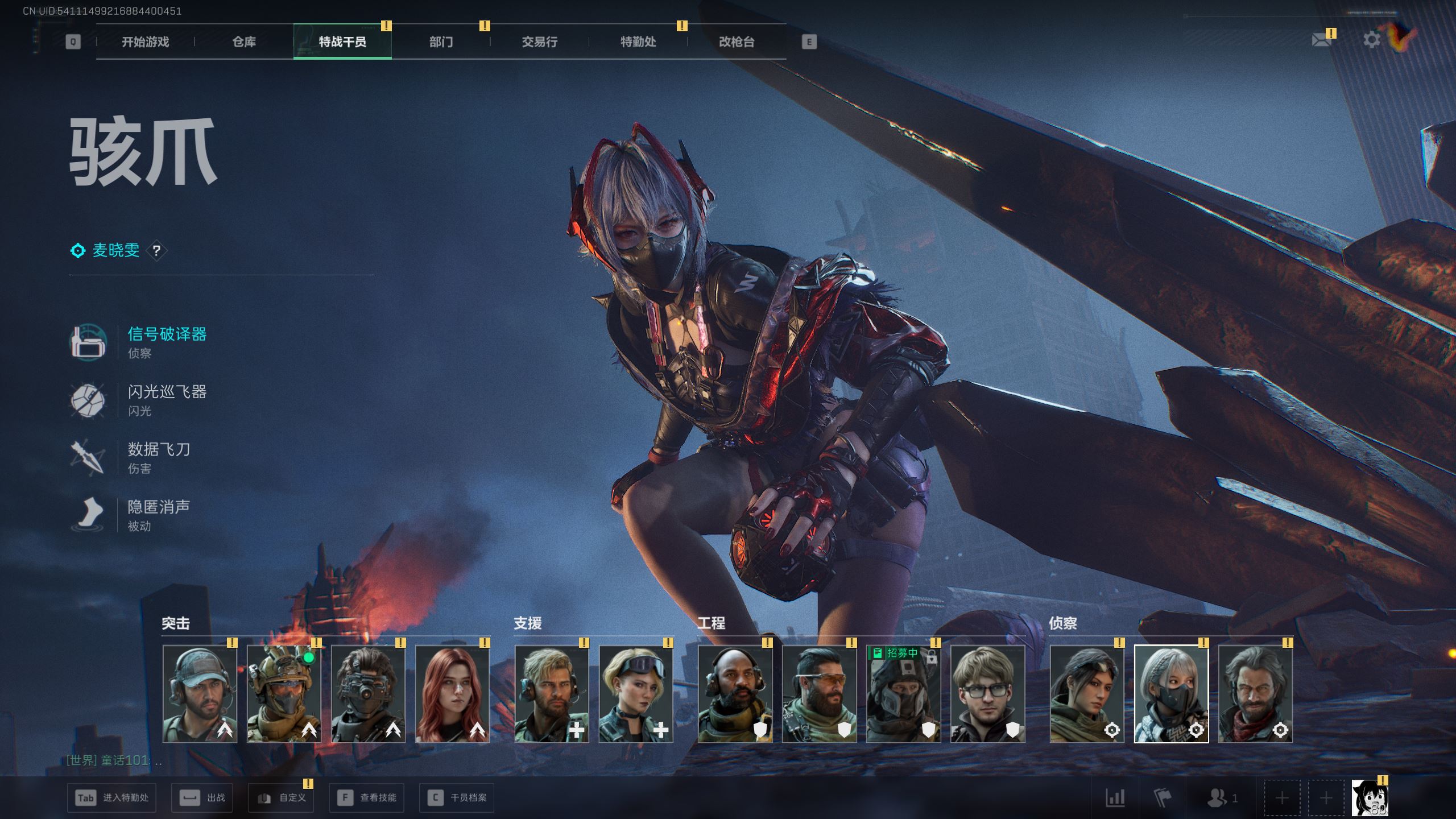The height and width of the screenshot is (819, 1456).
Task: Select the 闪光巡飞器 skill
Action: coord(166,399)
